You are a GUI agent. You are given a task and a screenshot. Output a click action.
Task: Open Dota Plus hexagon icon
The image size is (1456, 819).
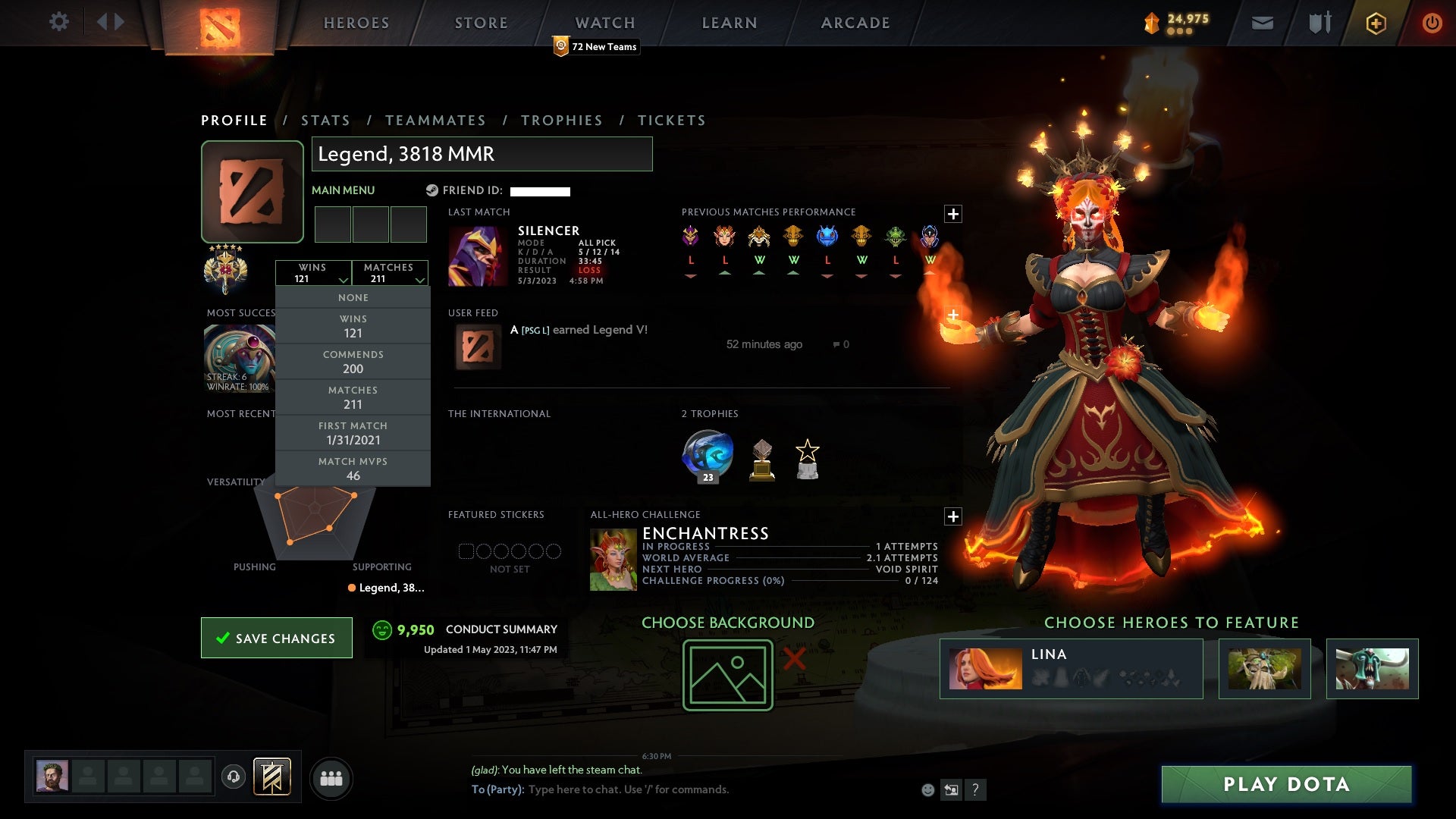click(1375, 23)
